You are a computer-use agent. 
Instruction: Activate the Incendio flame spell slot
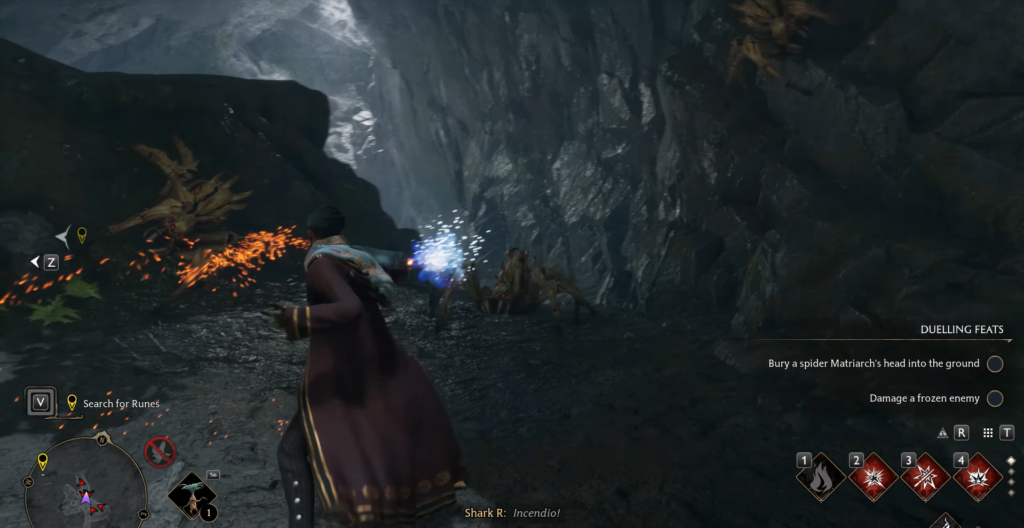[x=820, y=478]
